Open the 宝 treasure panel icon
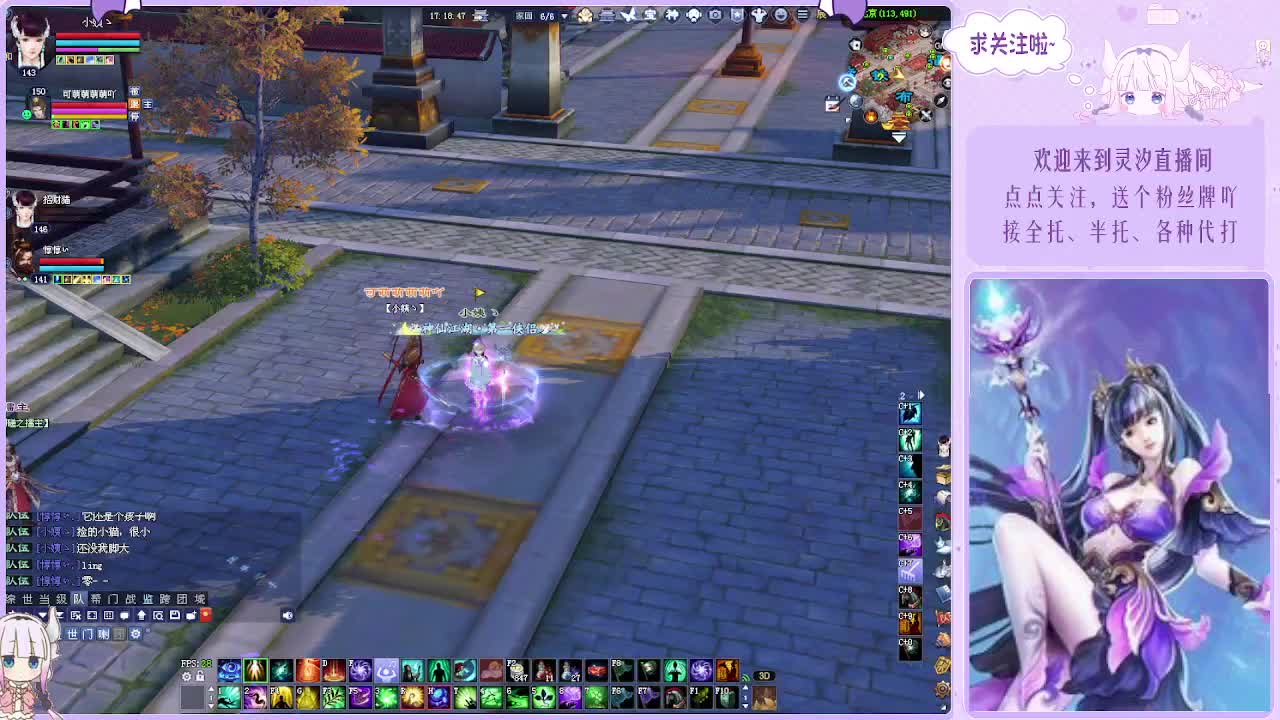The image size is (1280, 720). click(651, 15)
